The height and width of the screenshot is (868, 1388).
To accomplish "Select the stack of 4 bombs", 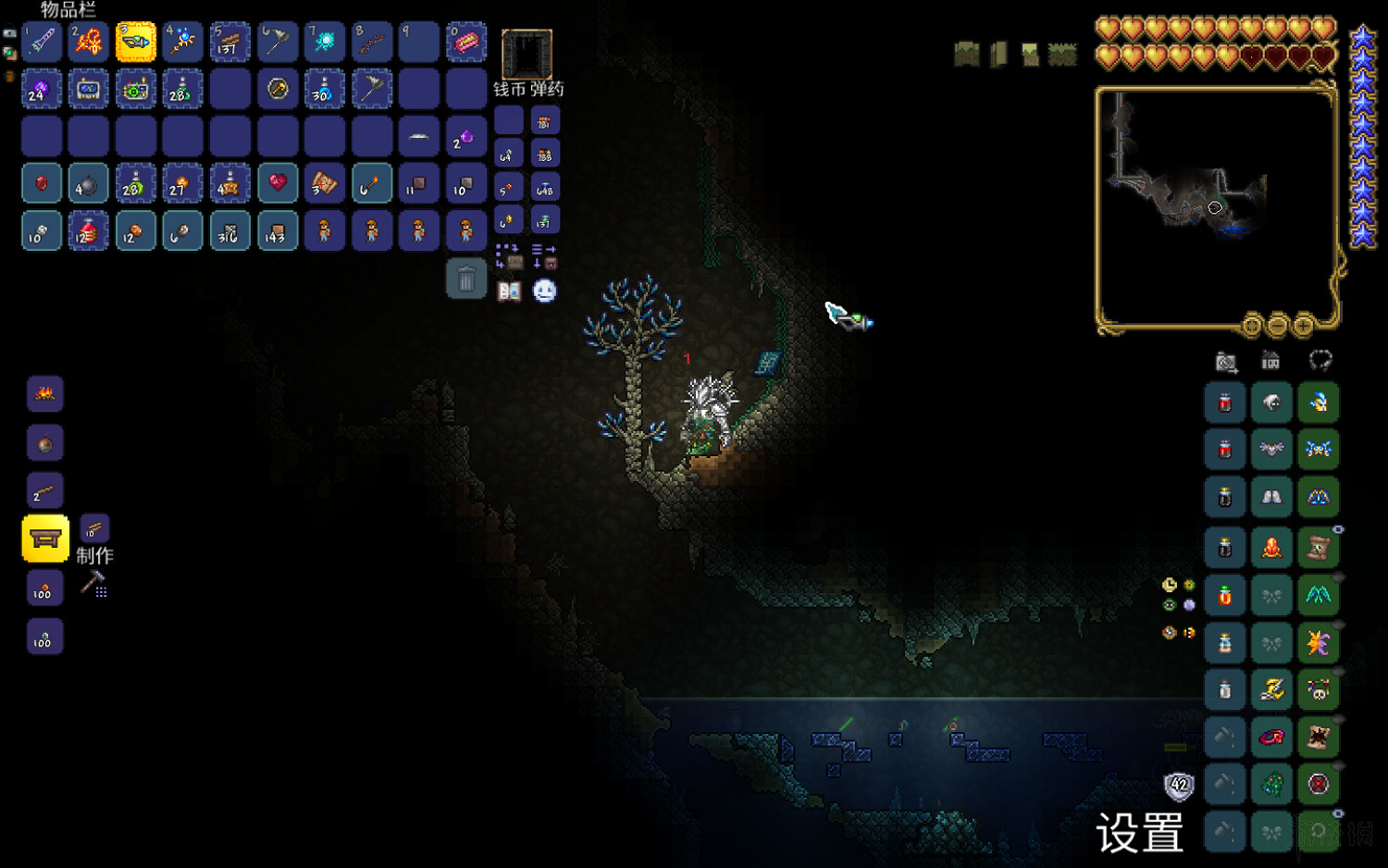I will click(89, 183).
